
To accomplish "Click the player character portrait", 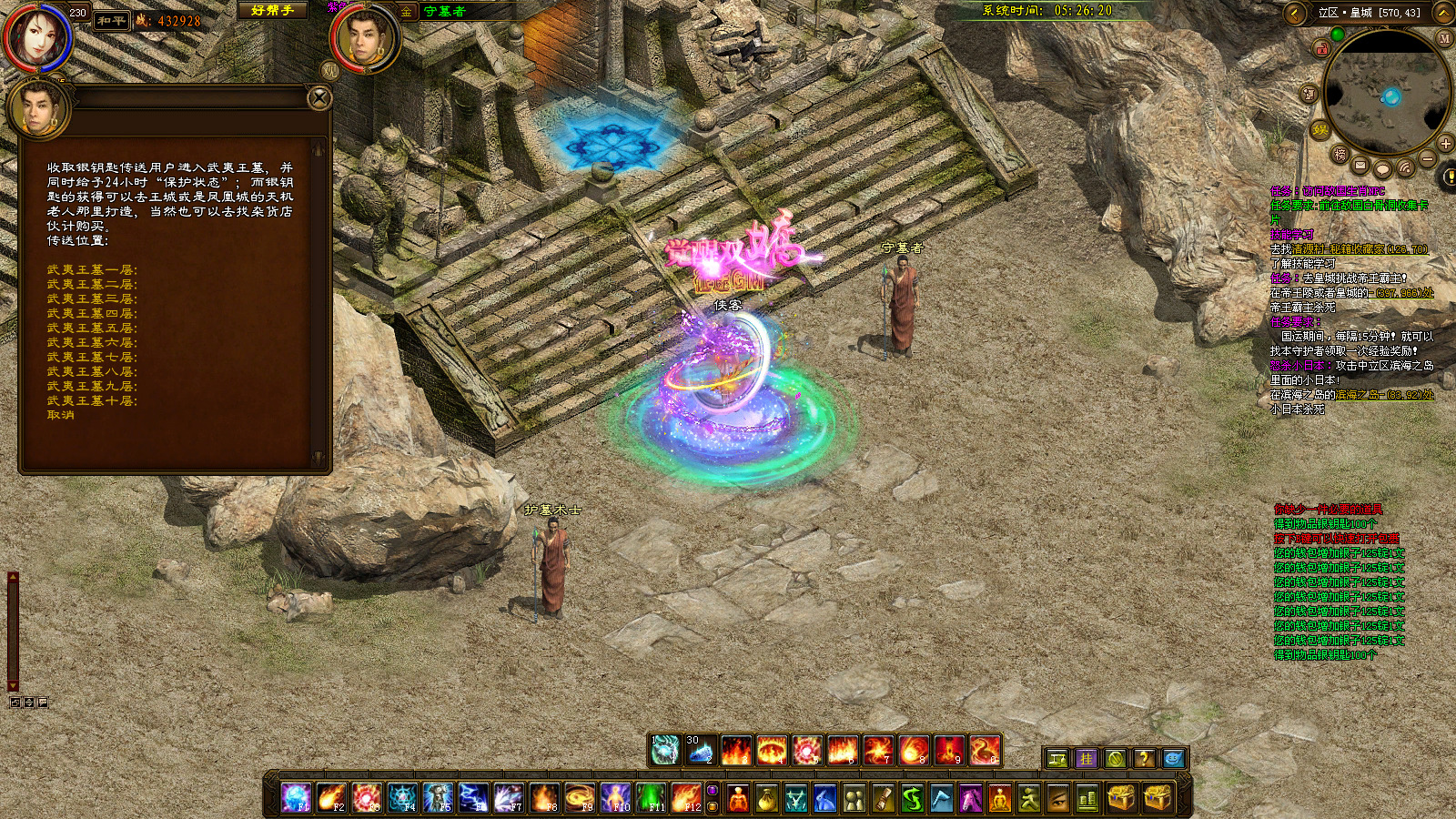I will (x=37, y=38).
